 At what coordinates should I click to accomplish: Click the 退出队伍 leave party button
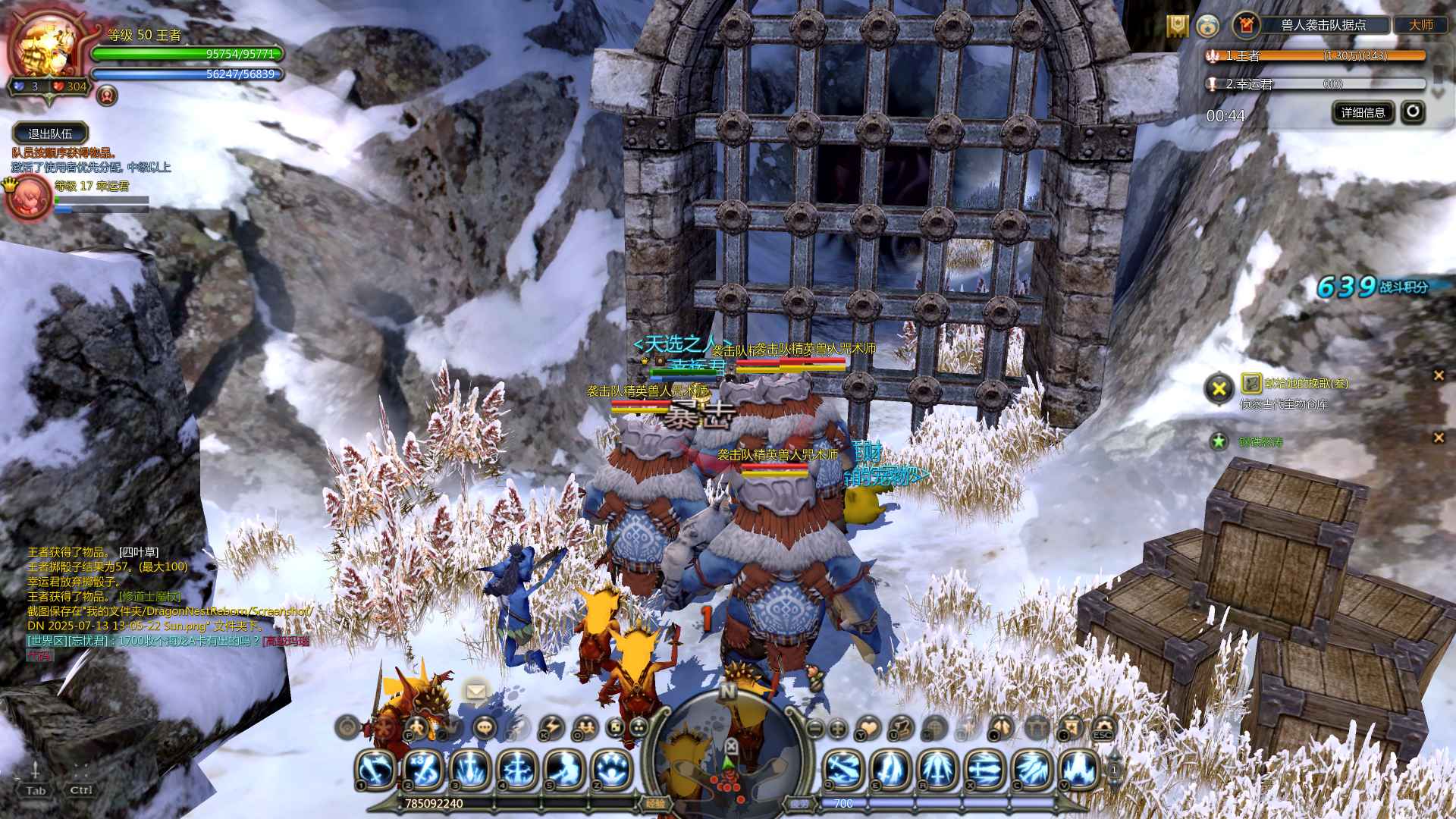pos(50,133)
